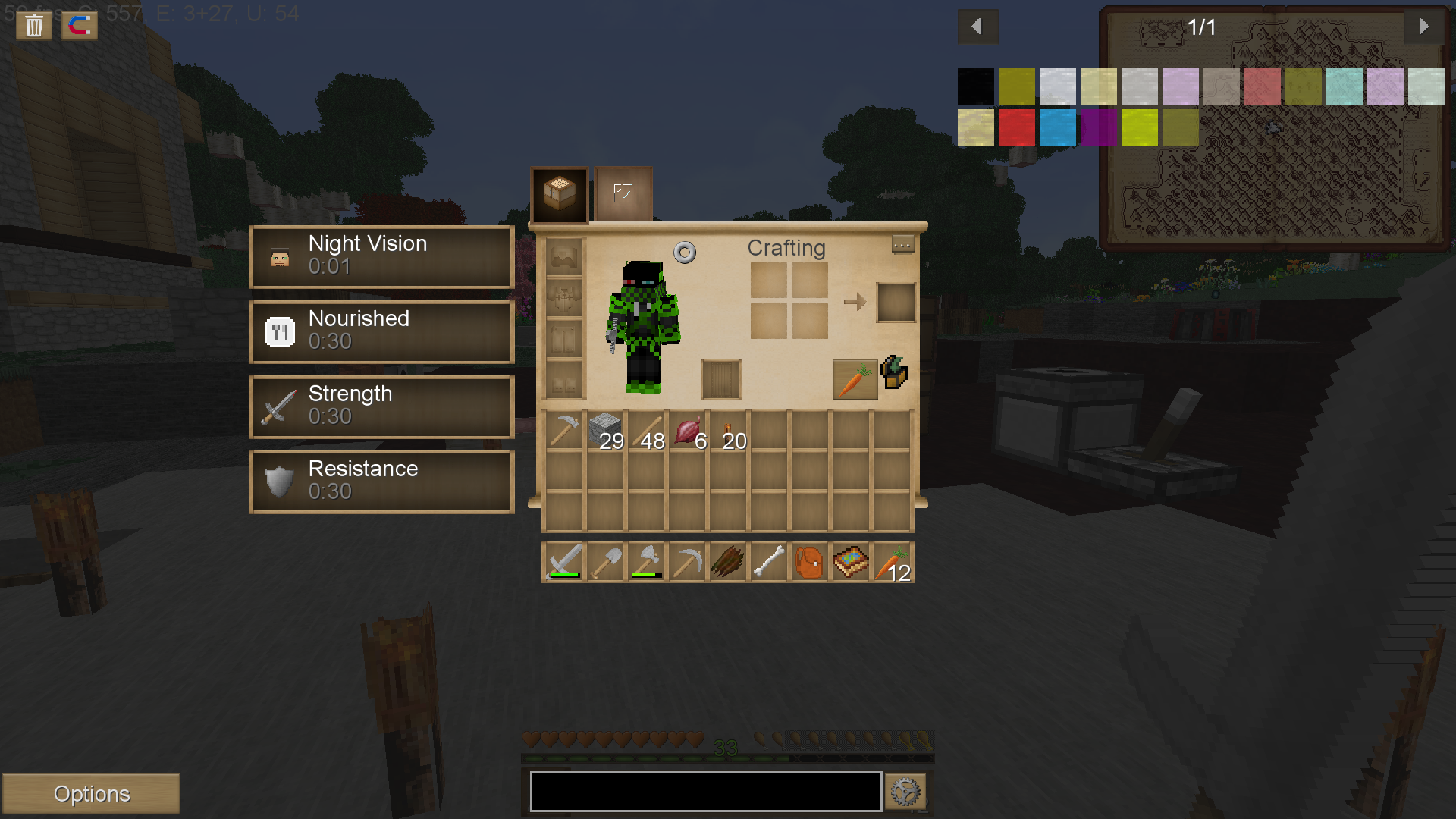
Task: Toggle the item magnet icon top left
Action: click(x=79, y=25)
